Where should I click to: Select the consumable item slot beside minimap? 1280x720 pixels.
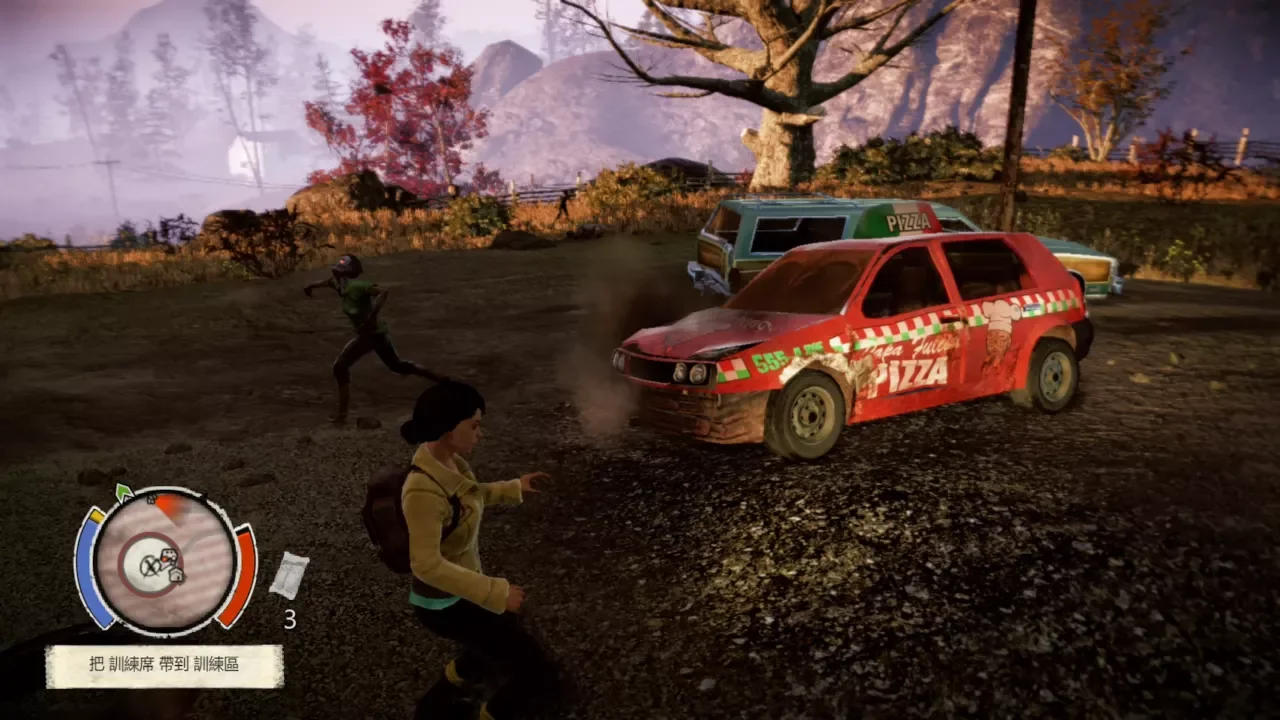click(288, 576)
